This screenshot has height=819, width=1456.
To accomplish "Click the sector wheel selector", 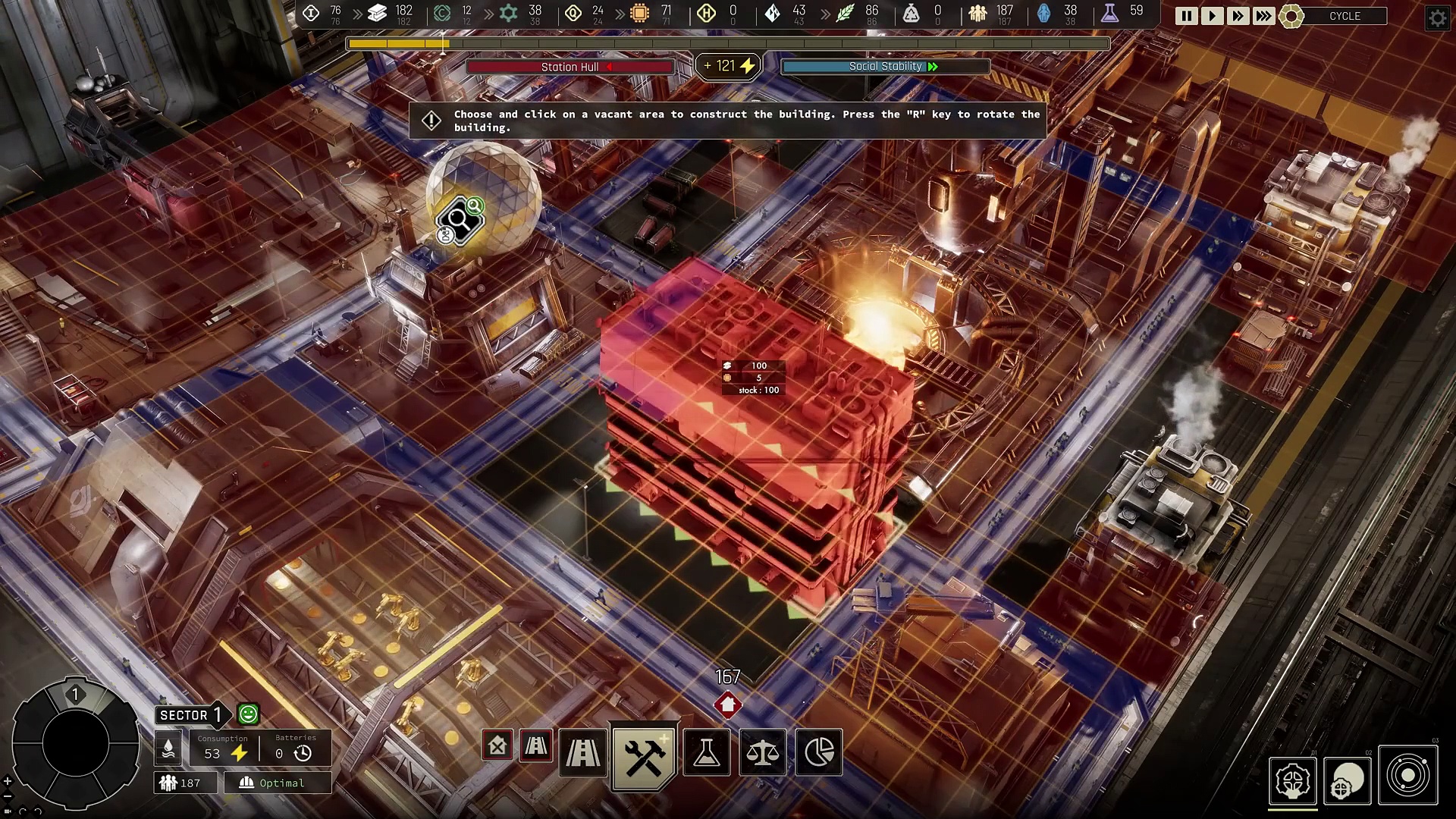I will (x=76, y=743).
